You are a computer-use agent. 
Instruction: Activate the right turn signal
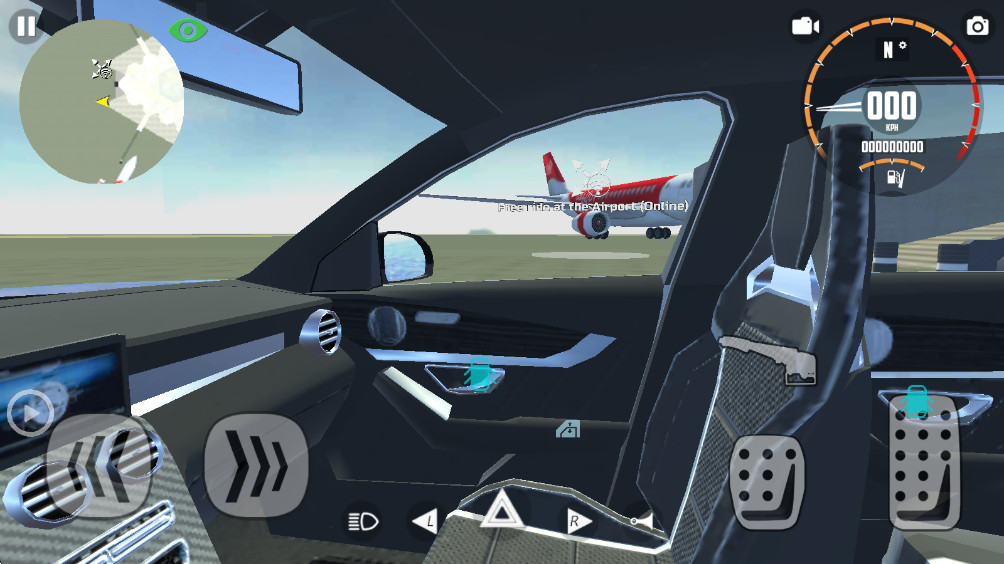pos(577,520)
